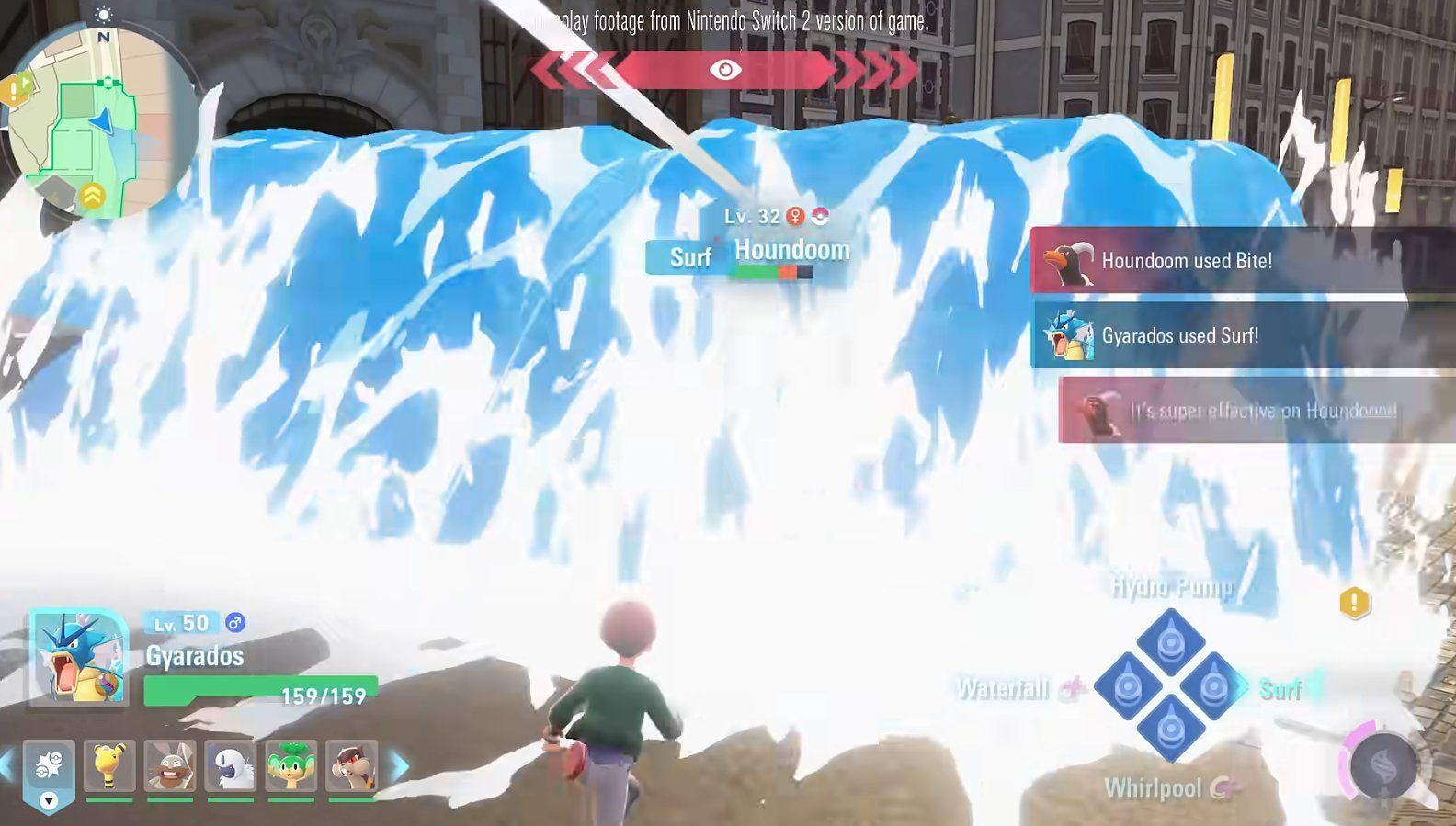Click the right party scroll arrow
1456x826 pixels.
point(401,766)
